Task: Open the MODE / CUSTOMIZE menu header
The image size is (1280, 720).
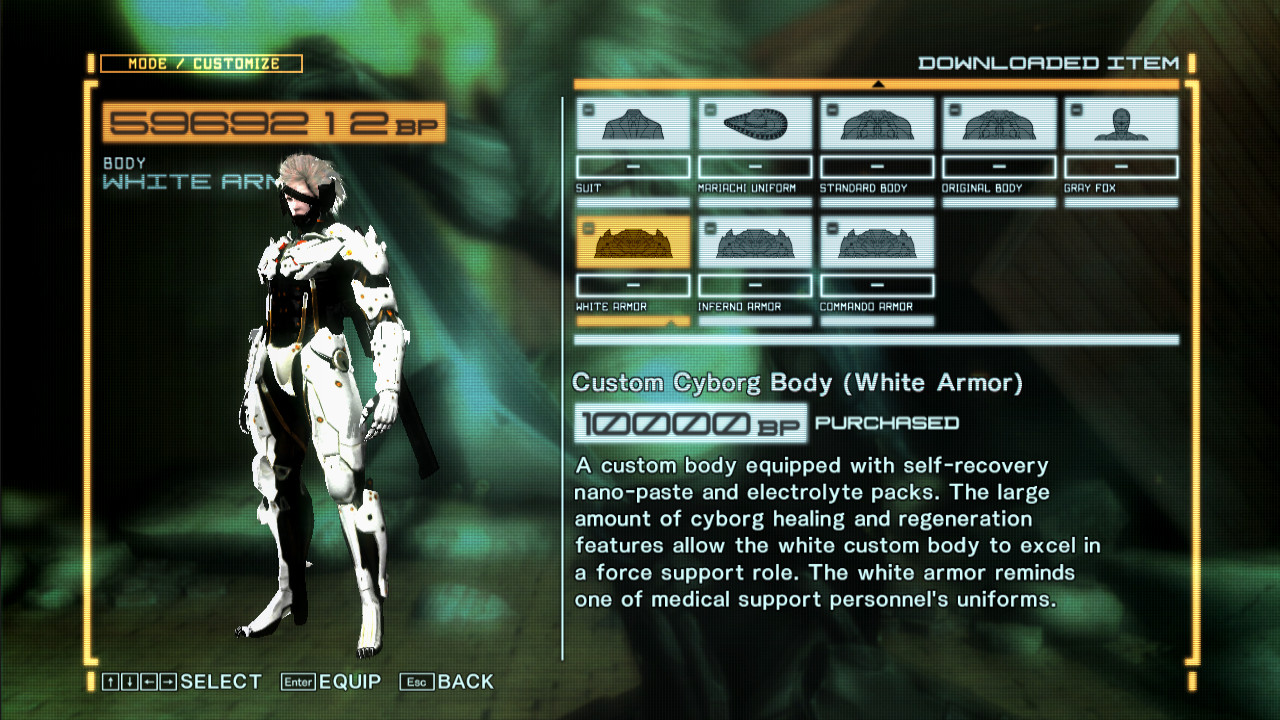Action: (x=200, y=63)
